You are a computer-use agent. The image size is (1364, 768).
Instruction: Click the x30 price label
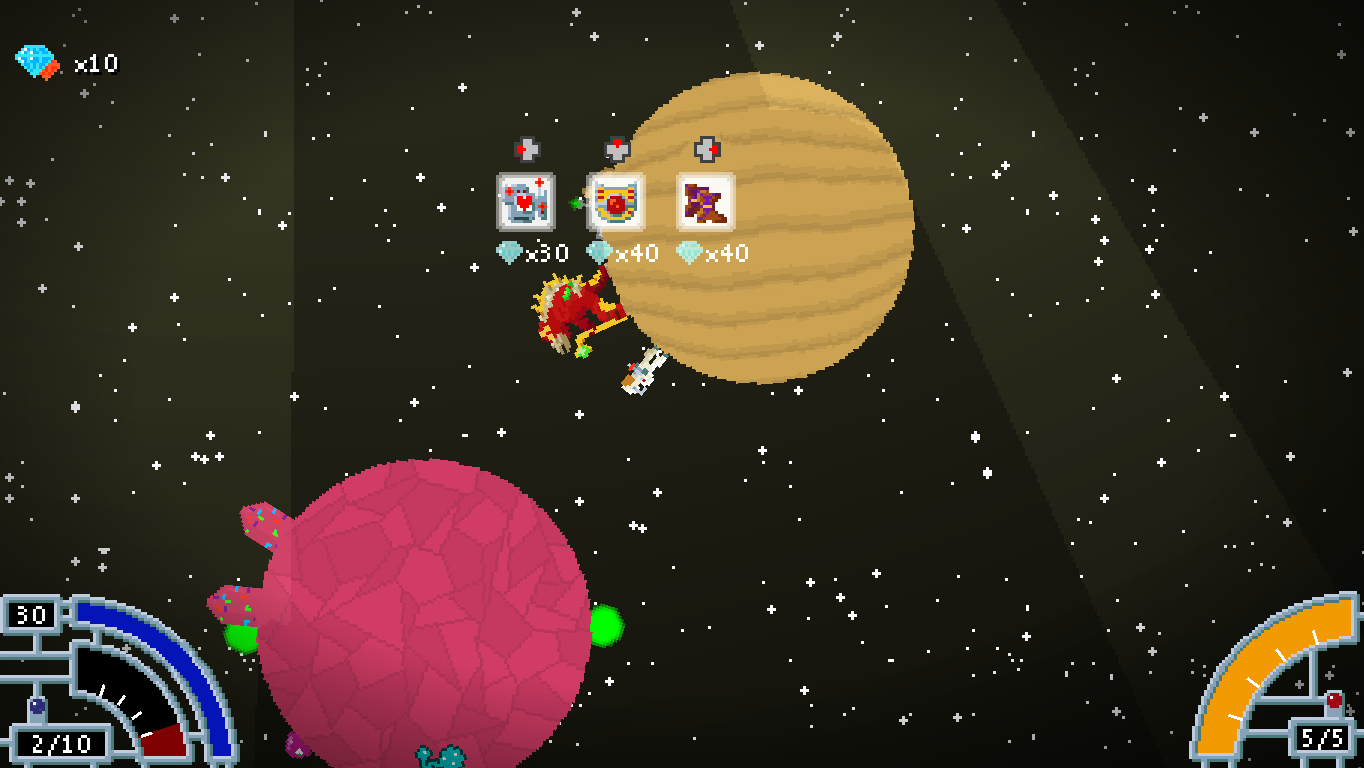coord(548,253)
